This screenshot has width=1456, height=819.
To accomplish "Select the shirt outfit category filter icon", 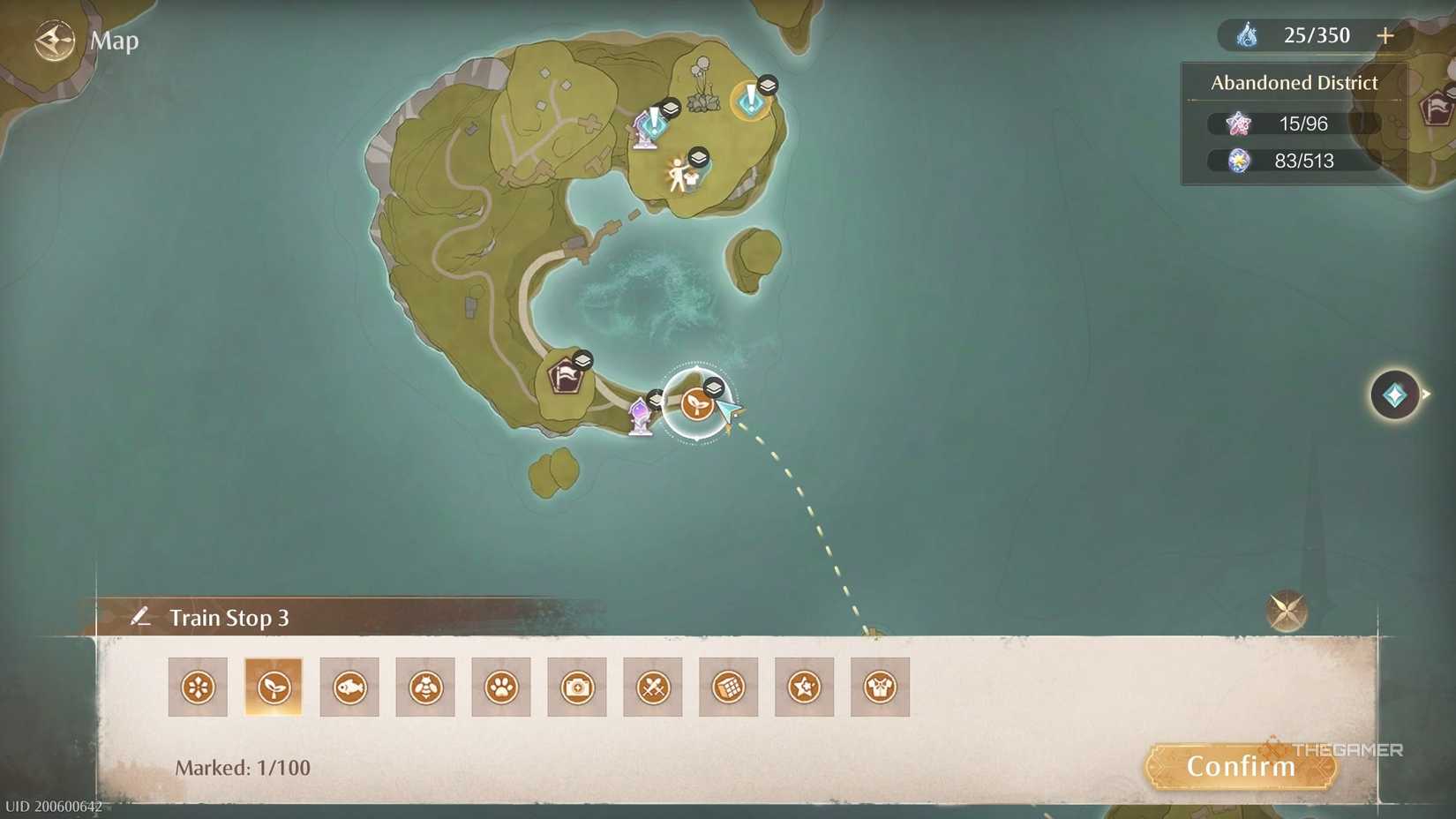I will (880, 687).
